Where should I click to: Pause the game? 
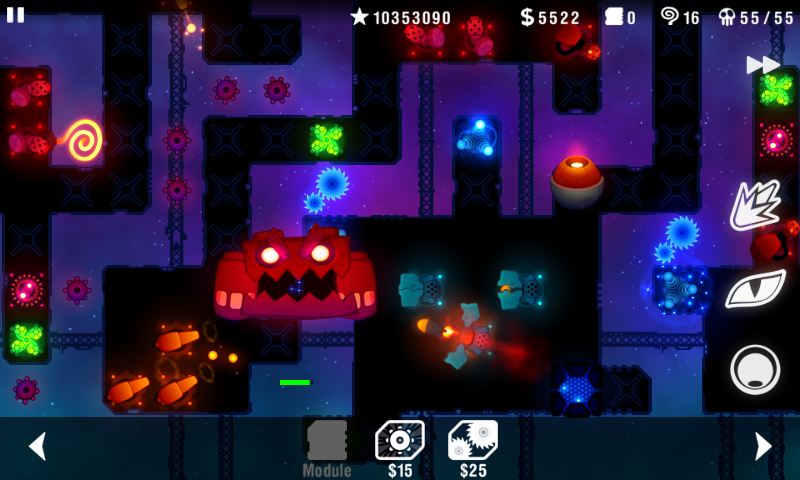click(x=16, y=15)
